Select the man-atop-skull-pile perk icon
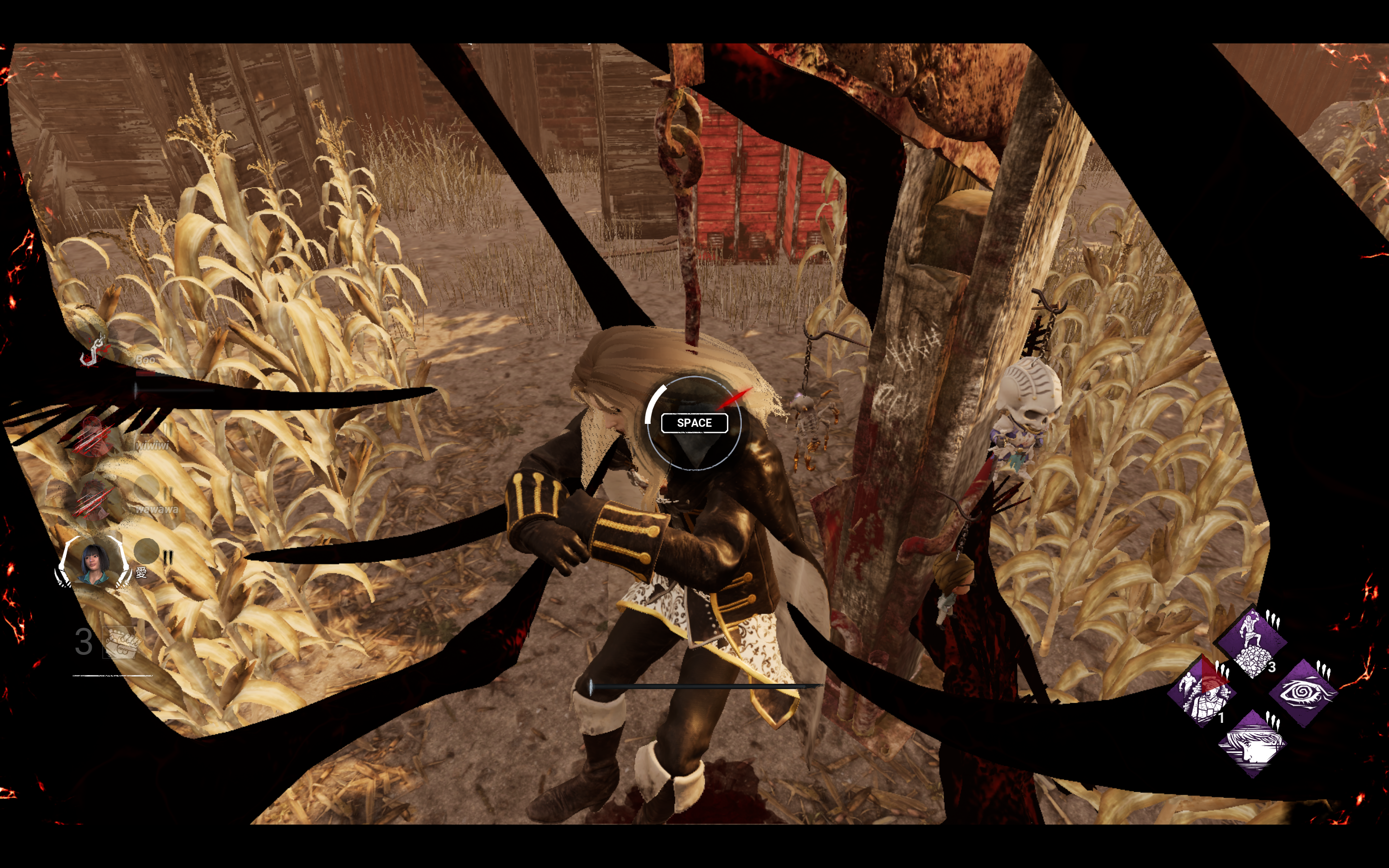The width and height of the screenshot is (1389, 868). pyautogui.click(x=1252, y=641)
